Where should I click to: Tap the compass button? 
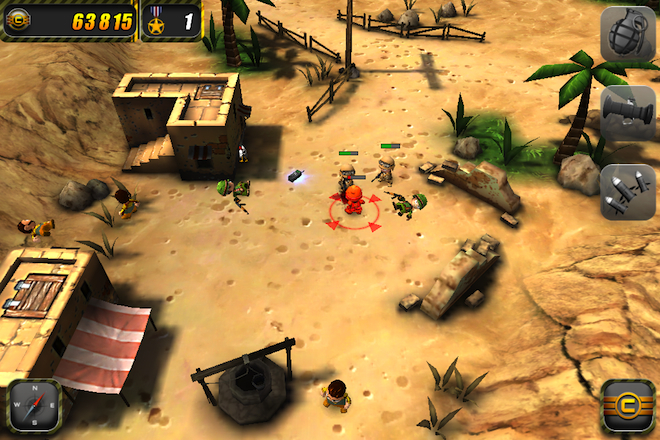coord(34,405)
